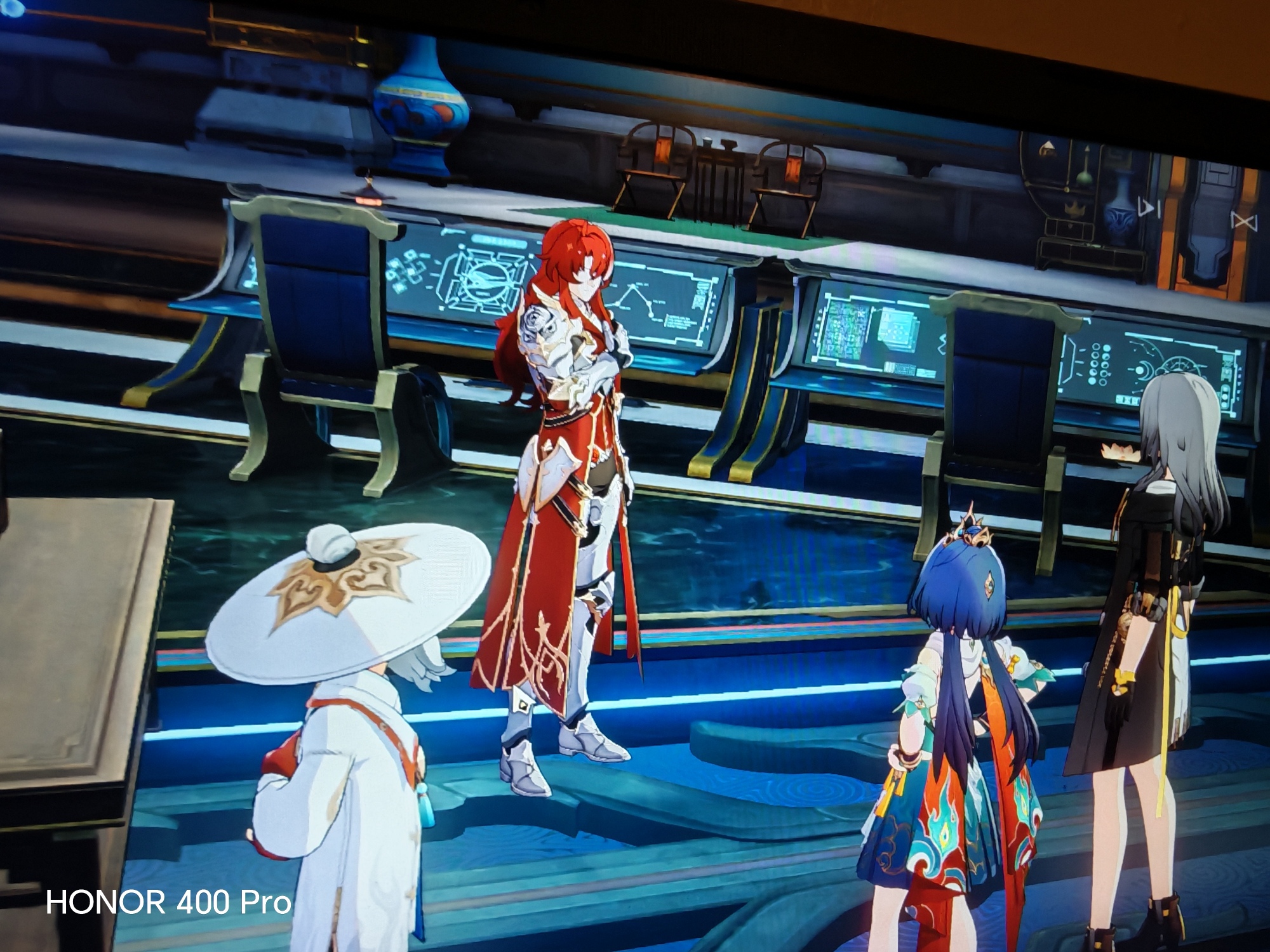Click the bowtie-shaped skip cutscene icon
The image size is (1270, 952).
click(x=1244, y=221)
